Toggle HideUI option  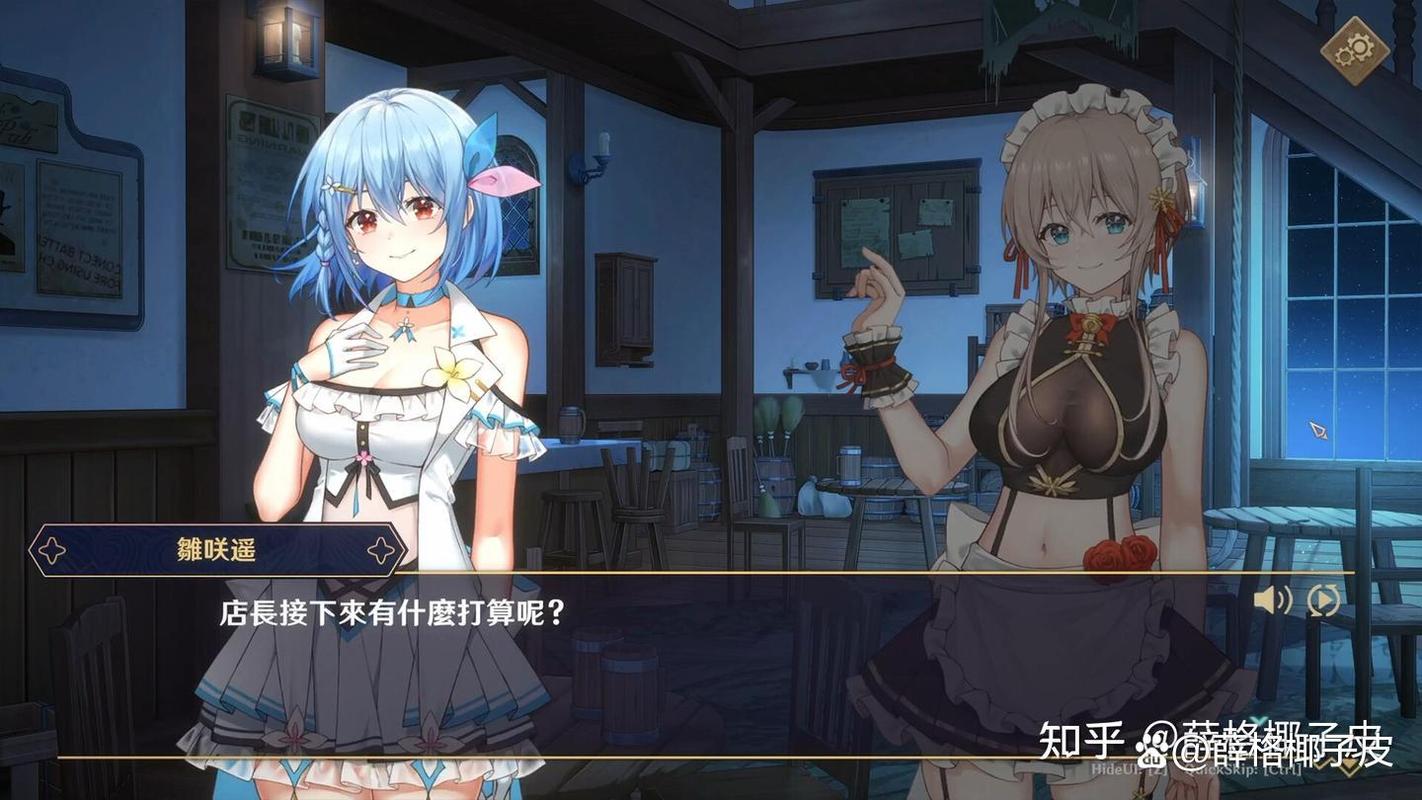(x=1130, y=770)
